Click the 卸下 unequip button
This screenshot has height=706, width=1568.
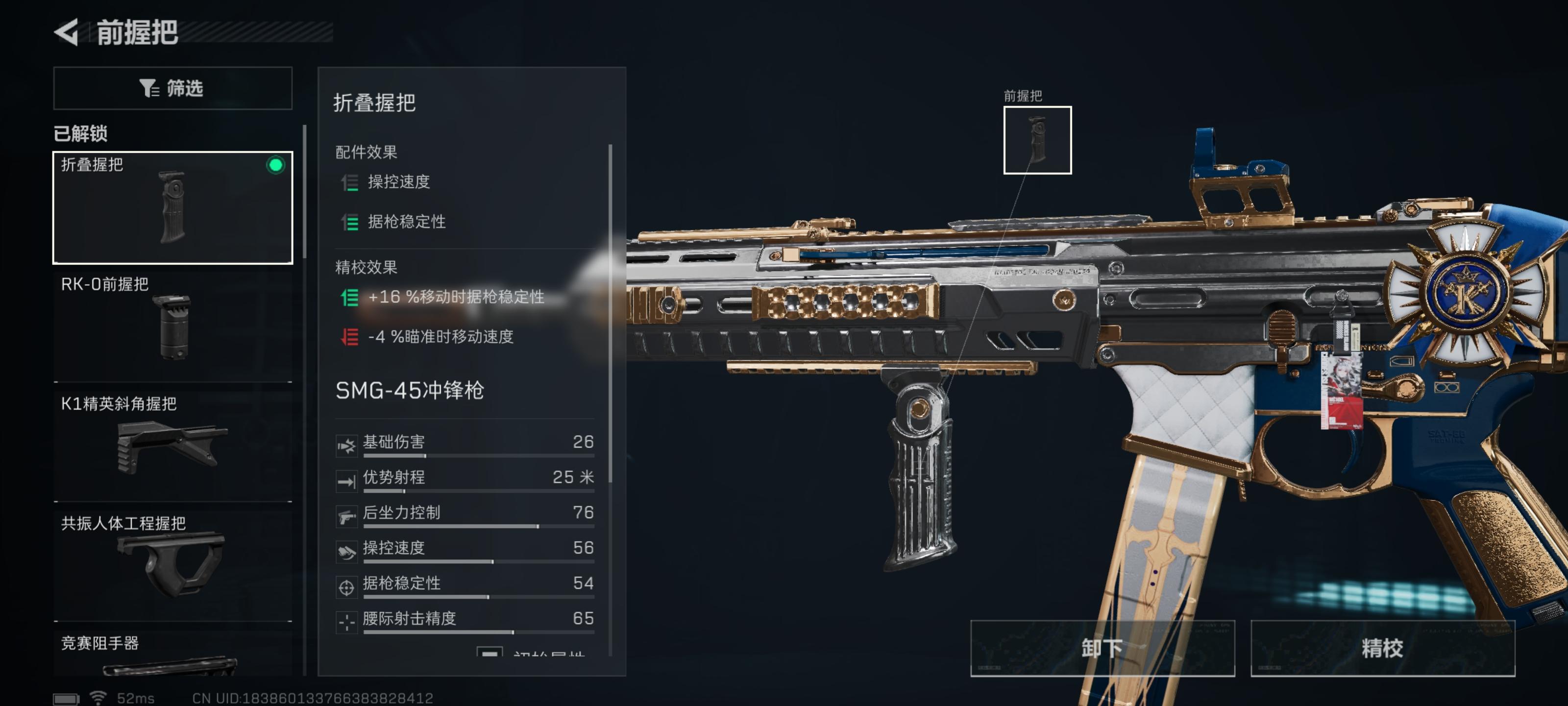[x=1102, y=648]
